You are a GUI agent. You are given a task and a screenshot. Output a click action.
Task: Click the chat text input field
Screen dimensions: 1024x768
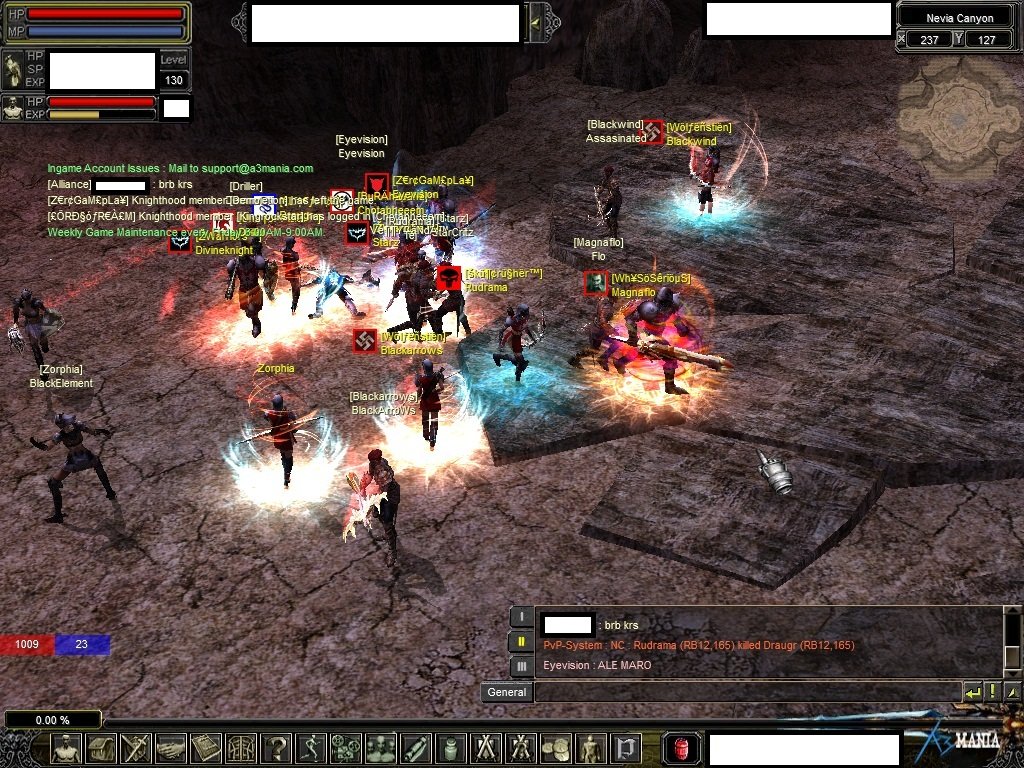click(746, 692)
